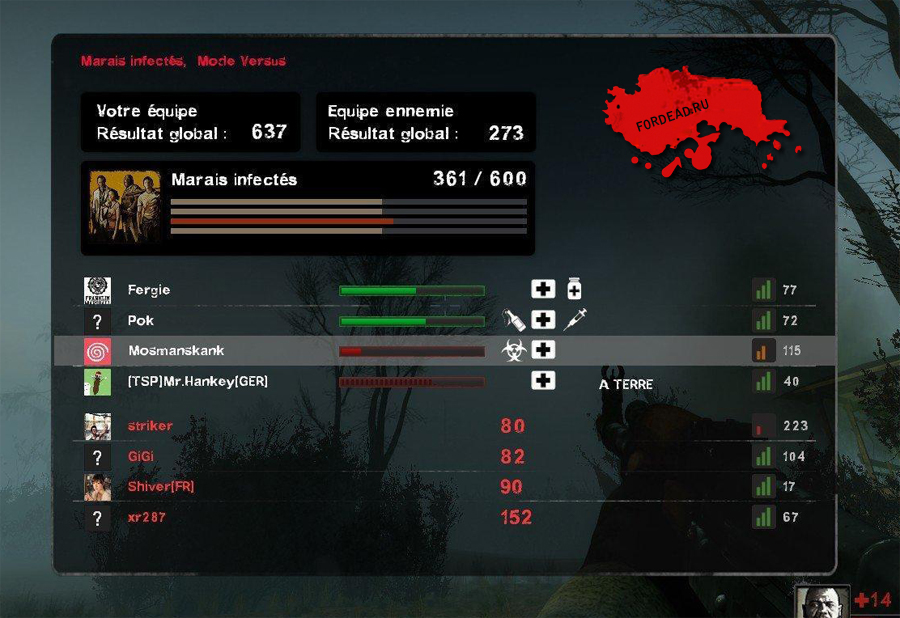Click the infected character portrait
The height and width of the screenshot is (618, 900).
822,602
